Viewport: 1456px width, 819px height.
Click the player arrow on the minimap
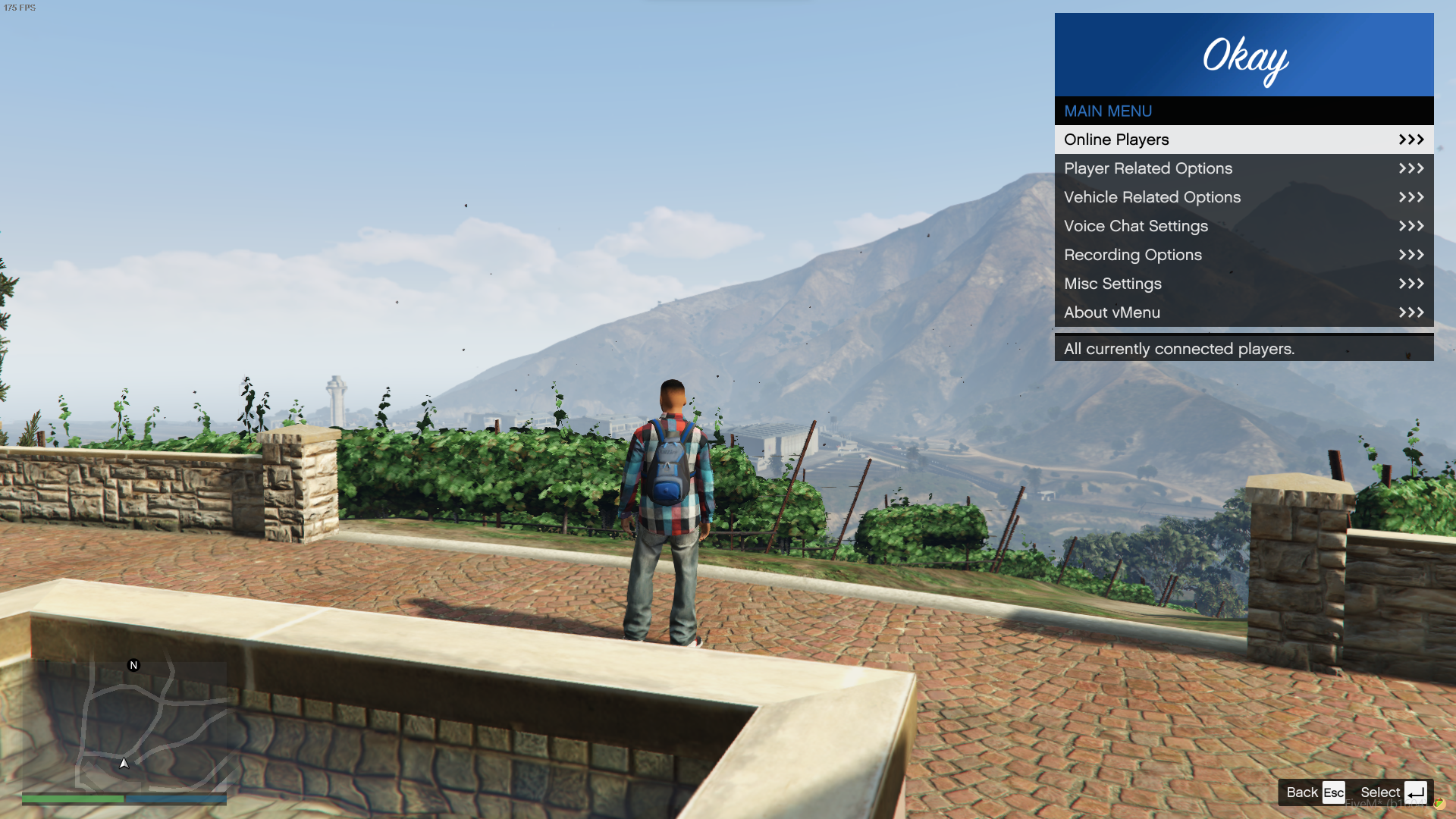click(124, 764)
